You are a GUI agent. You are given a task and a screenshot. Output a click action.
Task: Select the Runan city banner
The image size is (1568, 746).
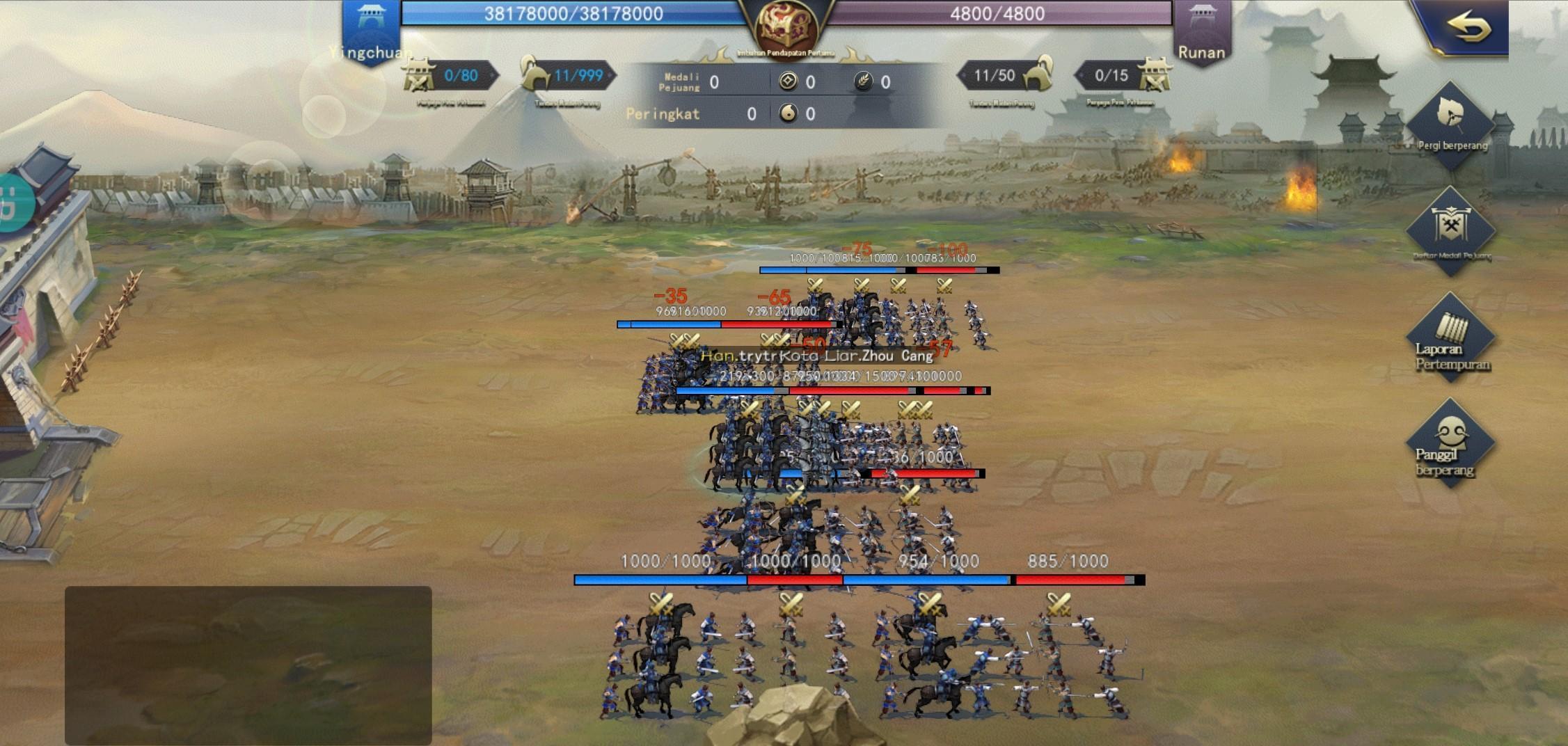coord(1201,31)
